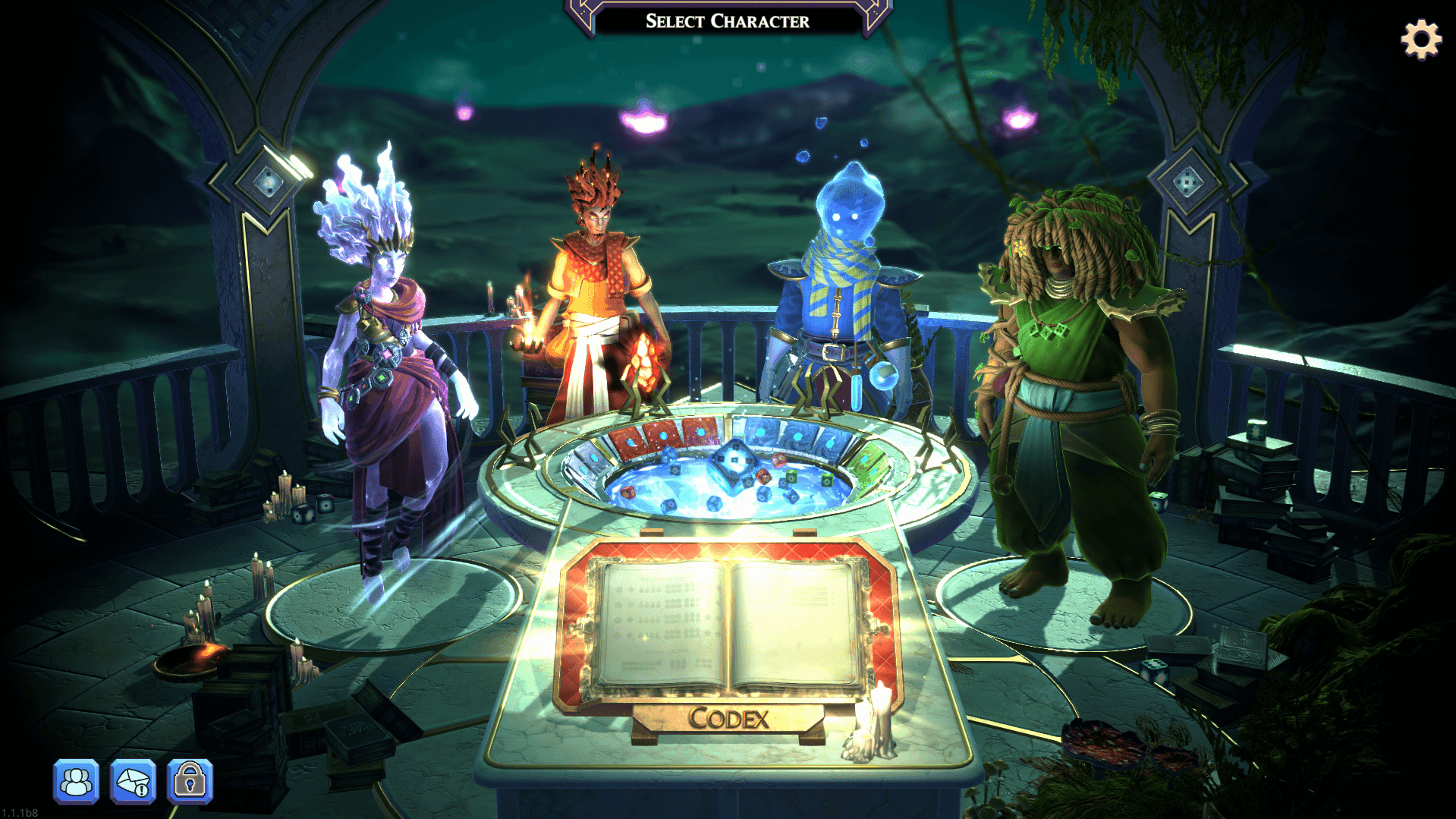Open the red card deck in the bowl
The image size is (1456, 819).
pyautogui.click(x=662, y=435)
